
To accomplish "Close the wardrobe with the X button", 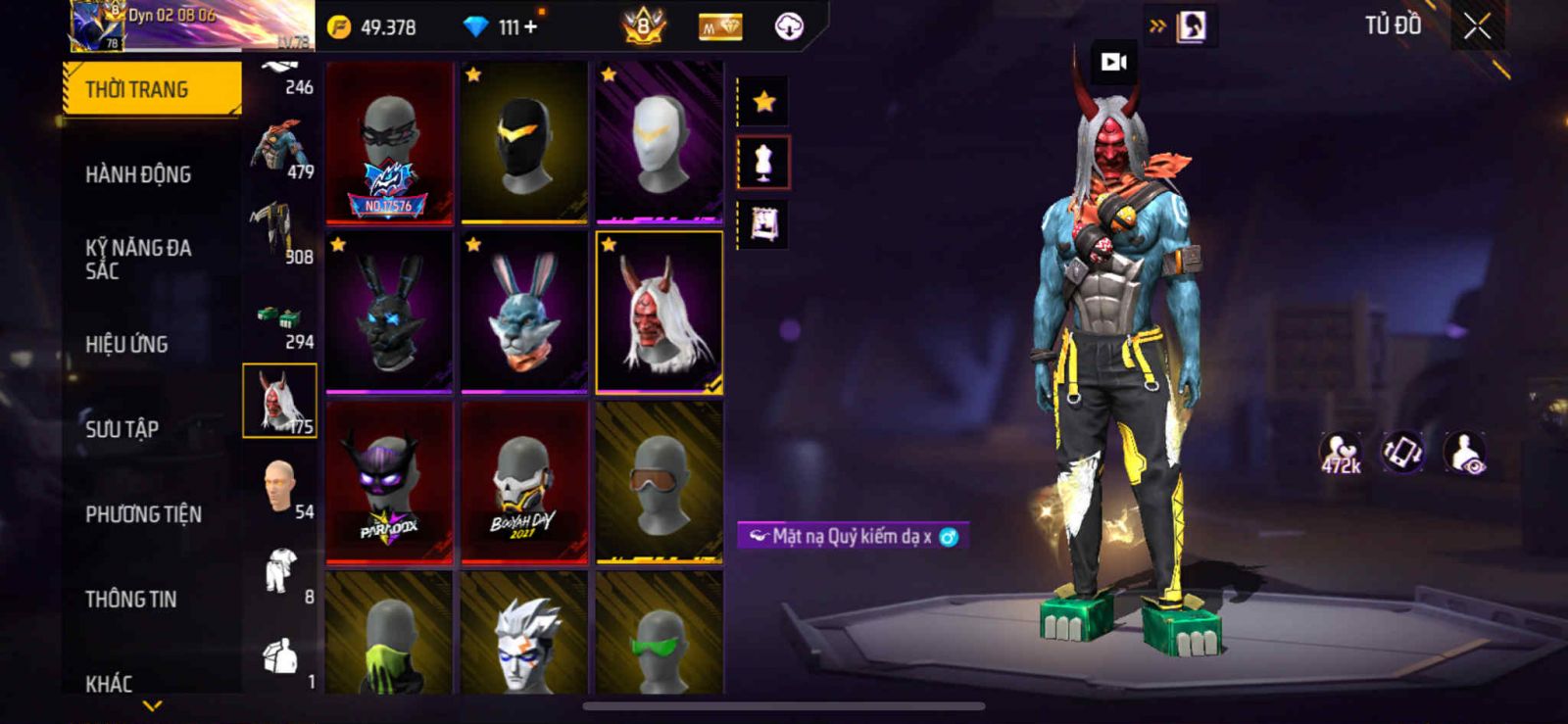I will tap(1477, 26).
